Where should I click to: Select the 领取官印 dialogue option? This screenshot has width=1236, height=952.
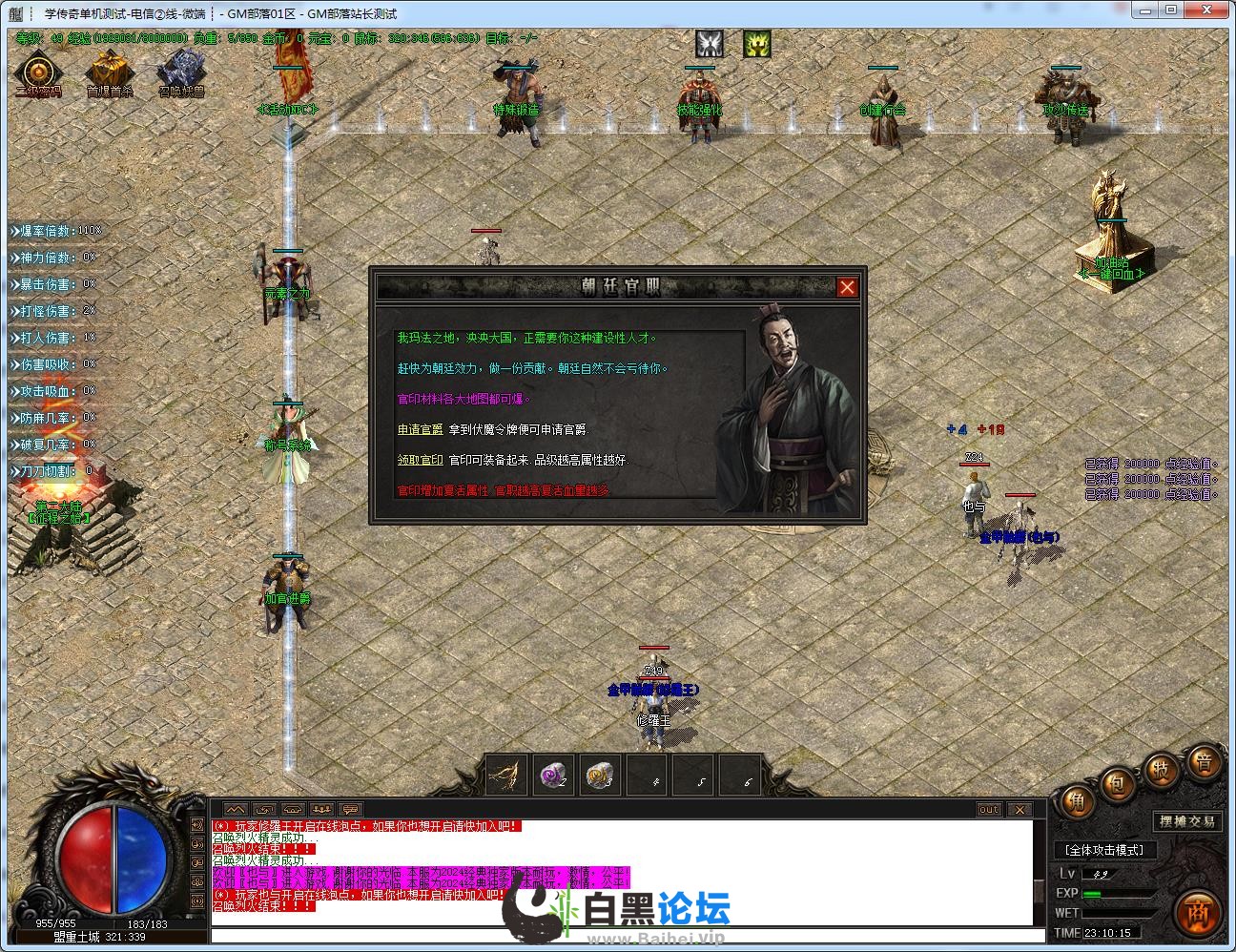420,460
